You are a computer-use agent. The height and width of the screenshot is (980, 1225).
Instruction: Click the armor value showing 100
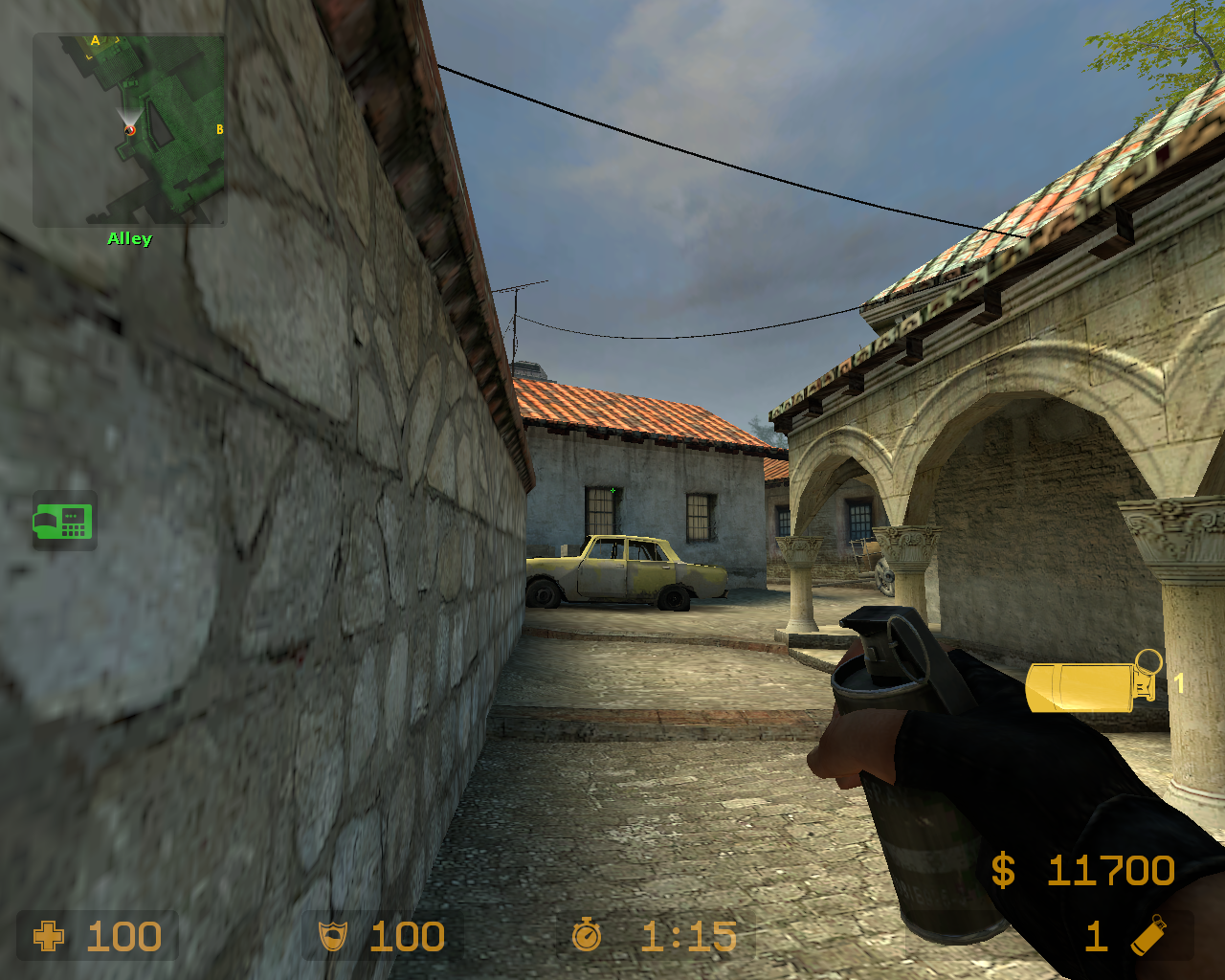coord(409,936)
